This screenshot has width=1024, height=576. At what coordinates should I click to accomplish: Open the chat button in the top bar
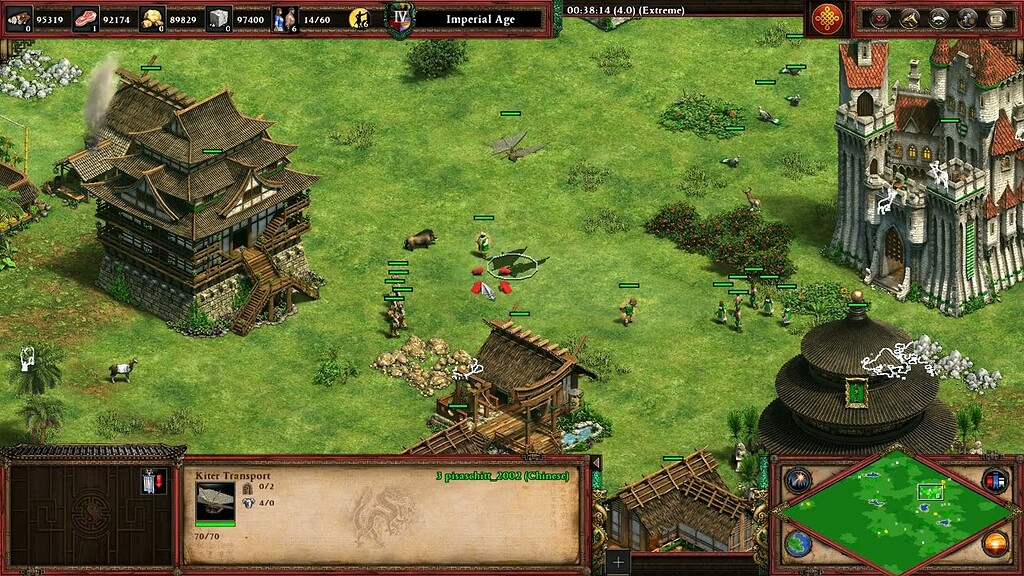pos(968,18)
